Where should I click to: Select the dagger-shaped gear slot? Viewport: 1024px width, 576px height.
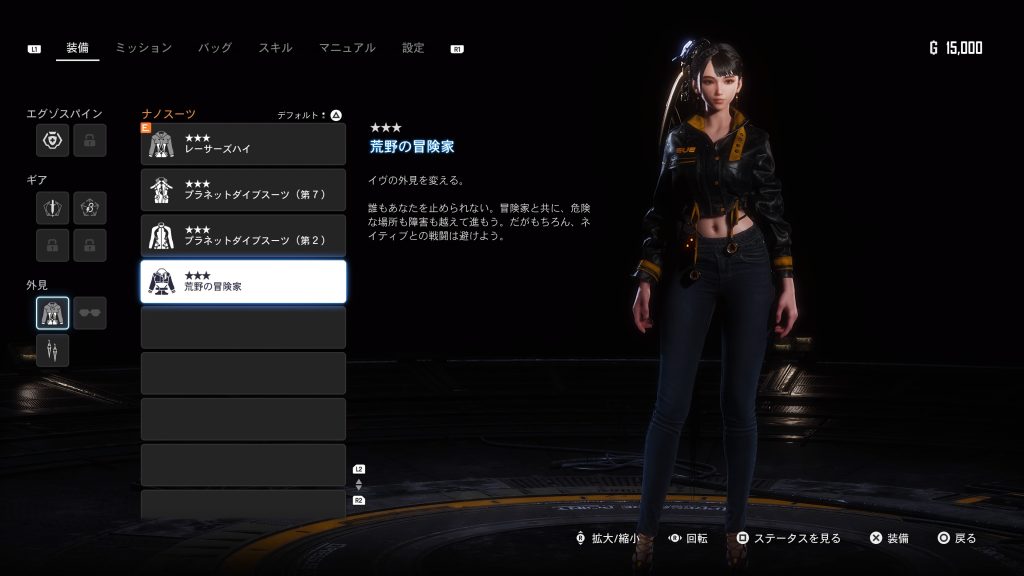[x=52, y=207]
